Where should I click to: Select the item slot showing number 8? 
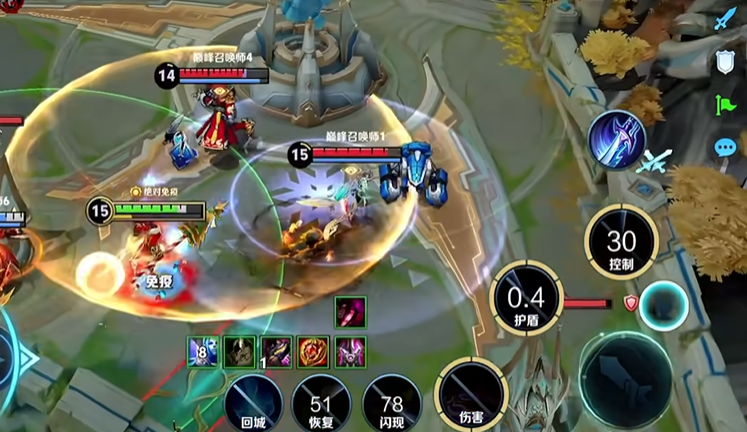[x=201, y=351]
